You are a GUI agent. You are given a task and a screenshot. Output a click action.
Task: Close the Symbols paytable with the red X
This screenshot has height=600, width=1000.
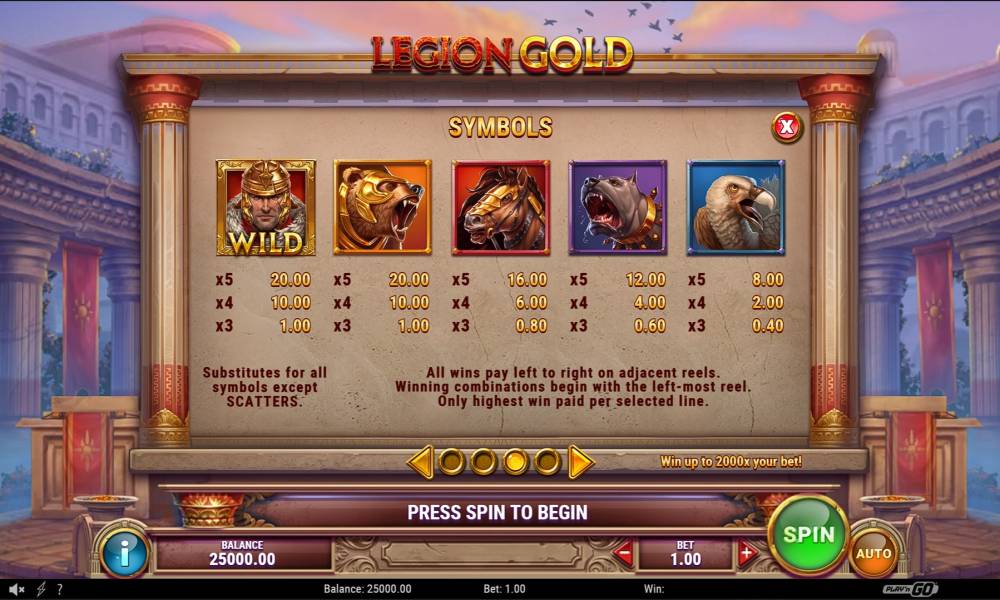(787, 127)
